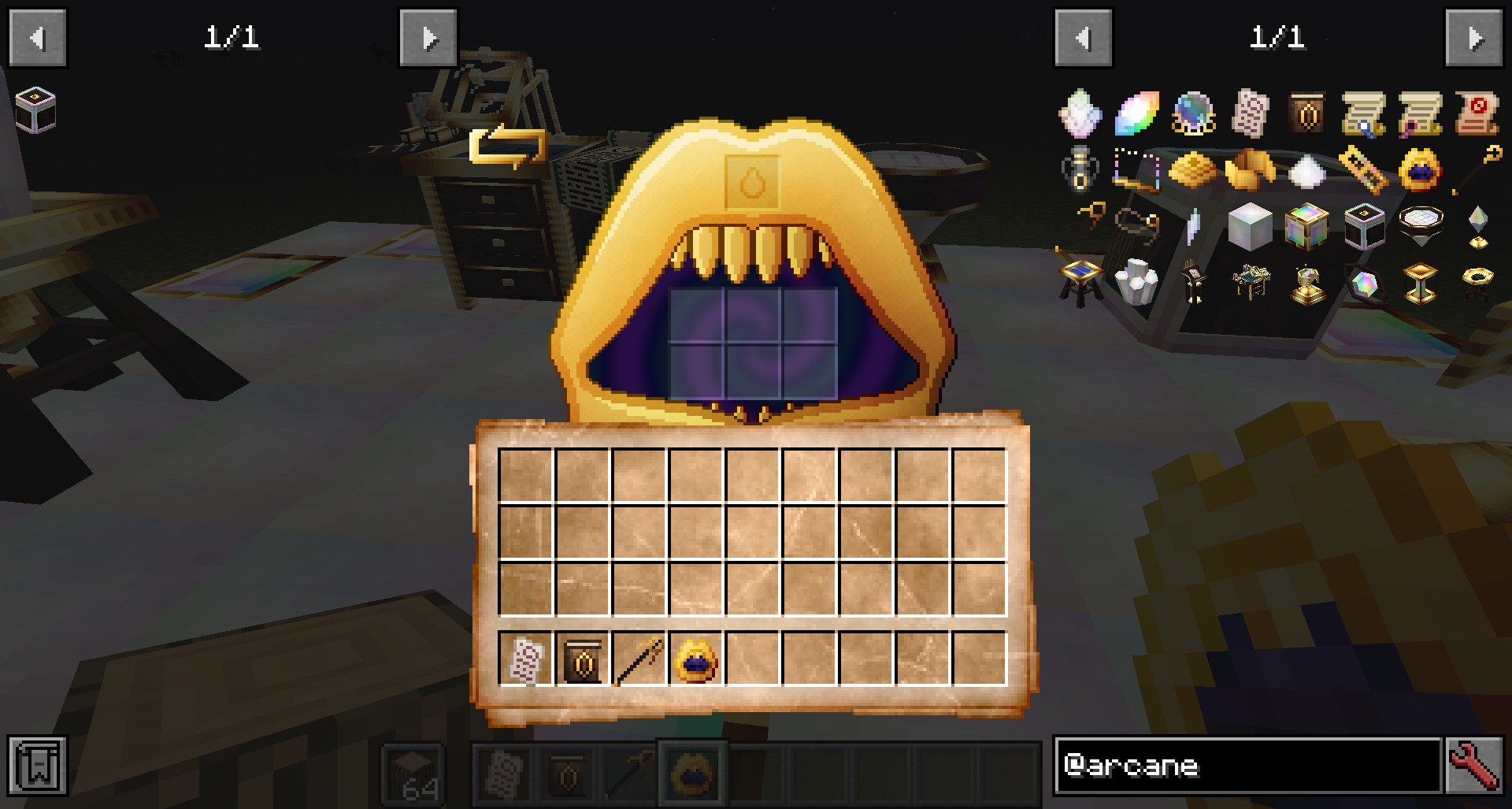Screen dimensions: 1512x809
Task: Select the crystal ball item
Action: point(1193,114)
